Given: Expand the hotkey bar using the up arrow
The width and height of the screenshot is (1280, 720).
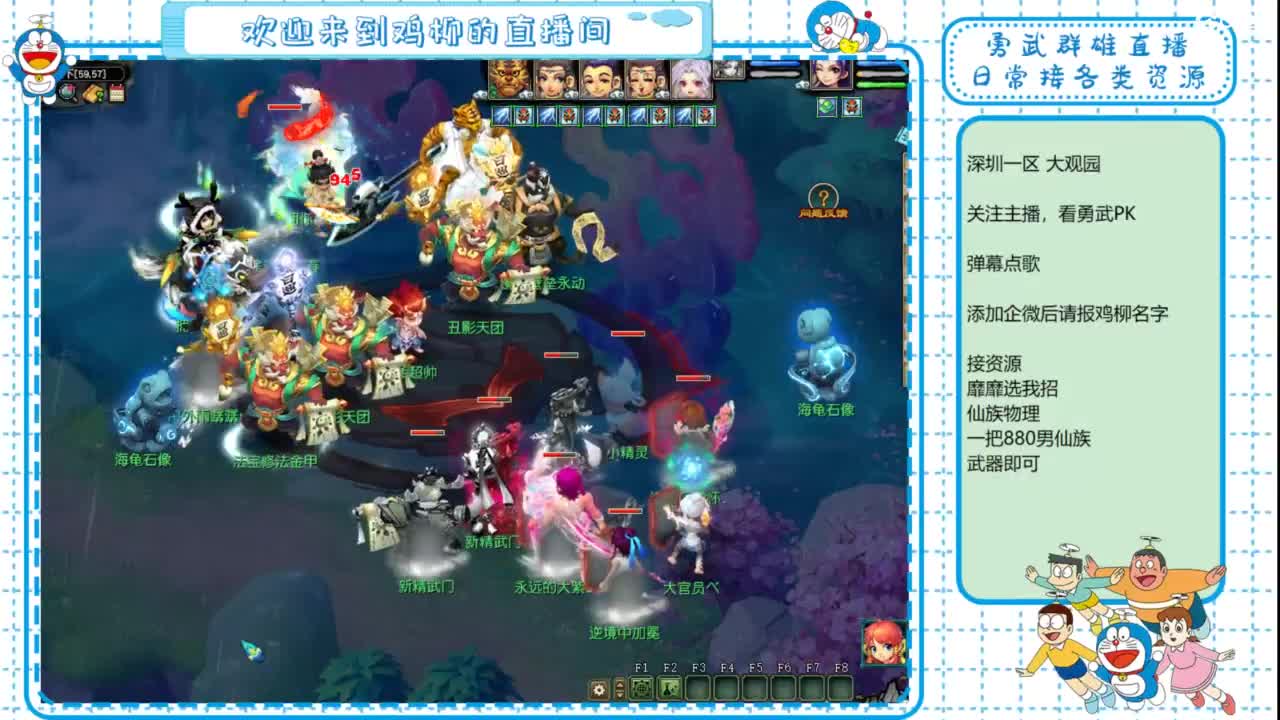Looking at the screenshot, I should point(619,684).
